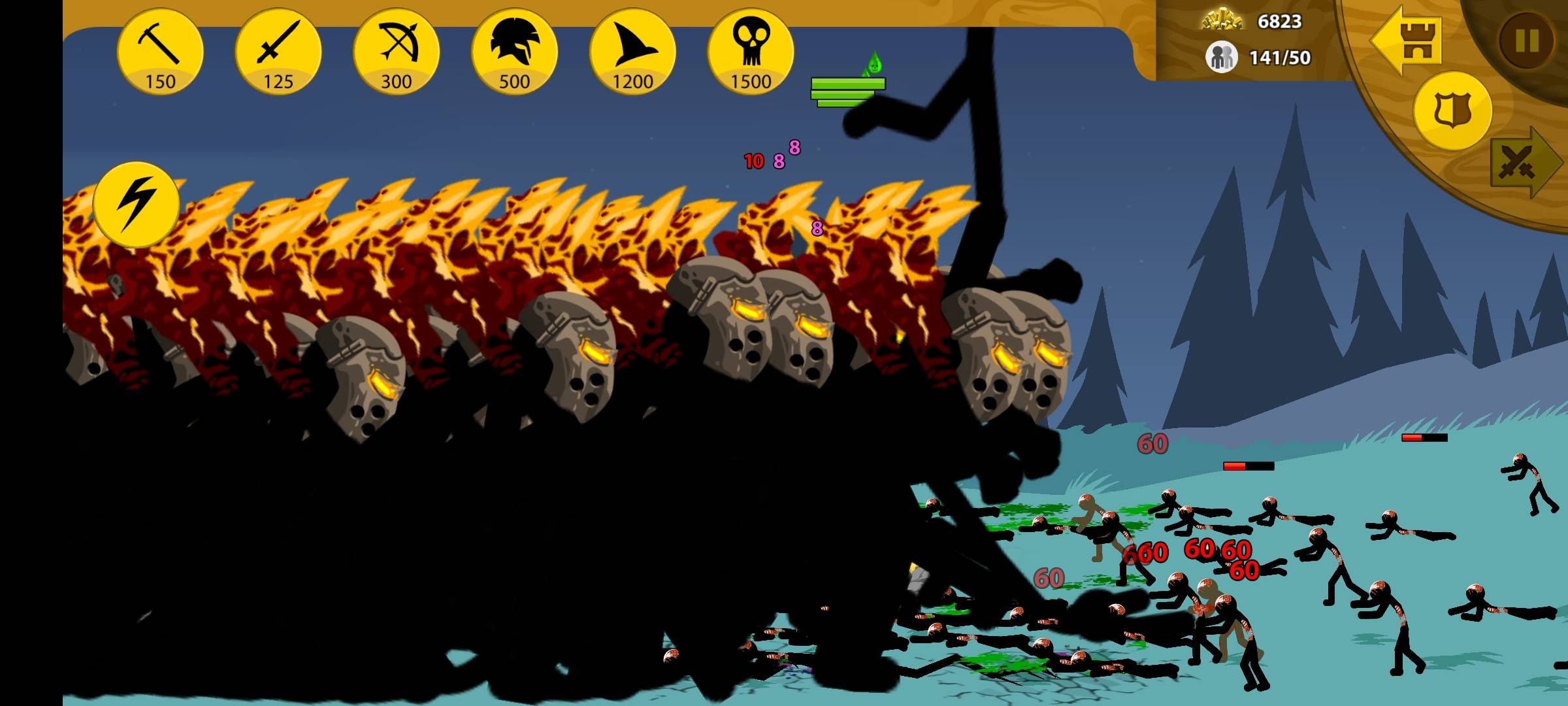Screen dimensions: 1568x706
Task: Set army to defend with shield button
Action: (1452, 110)
